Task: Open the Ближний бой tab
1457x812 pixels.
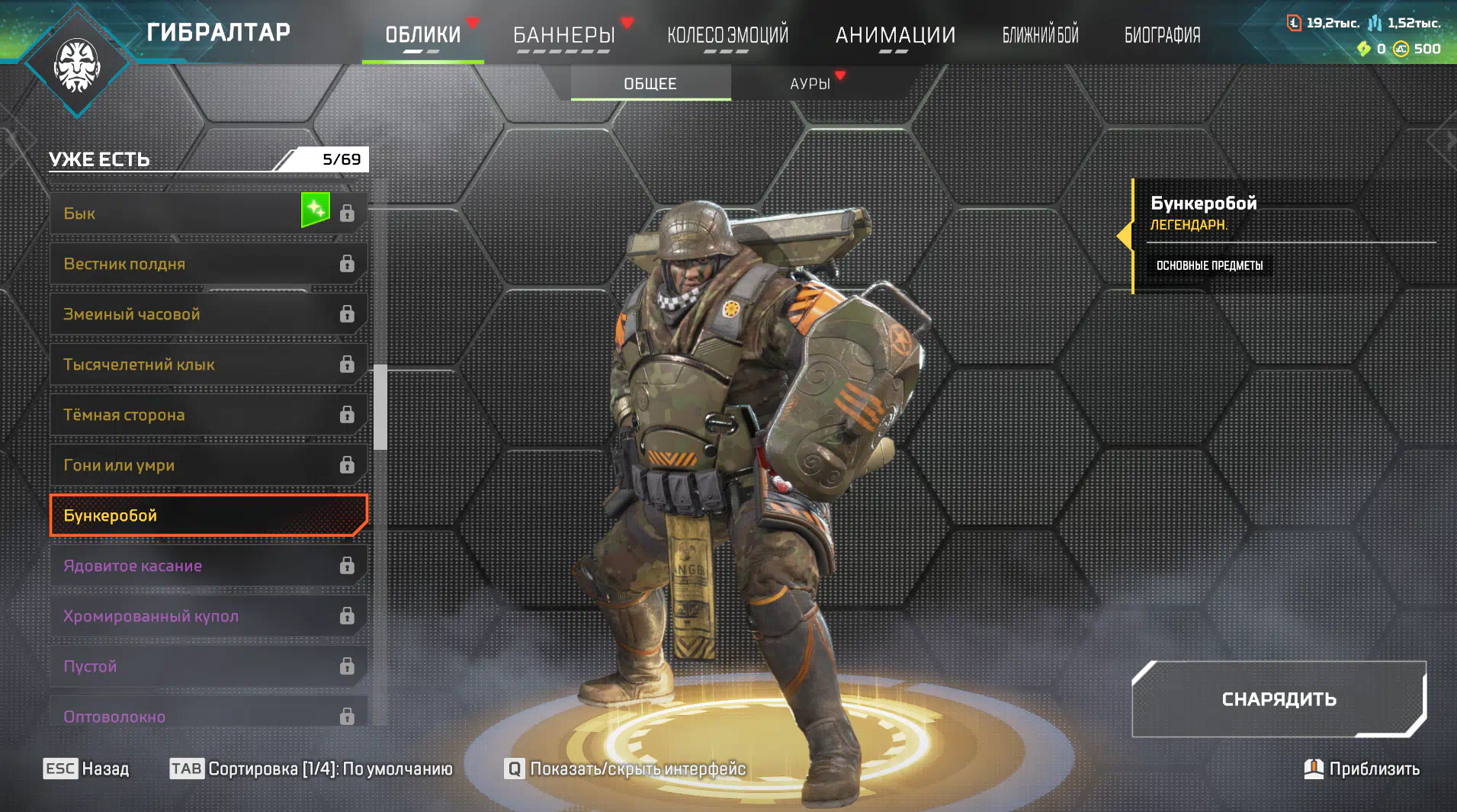Action: [1040, 35]
